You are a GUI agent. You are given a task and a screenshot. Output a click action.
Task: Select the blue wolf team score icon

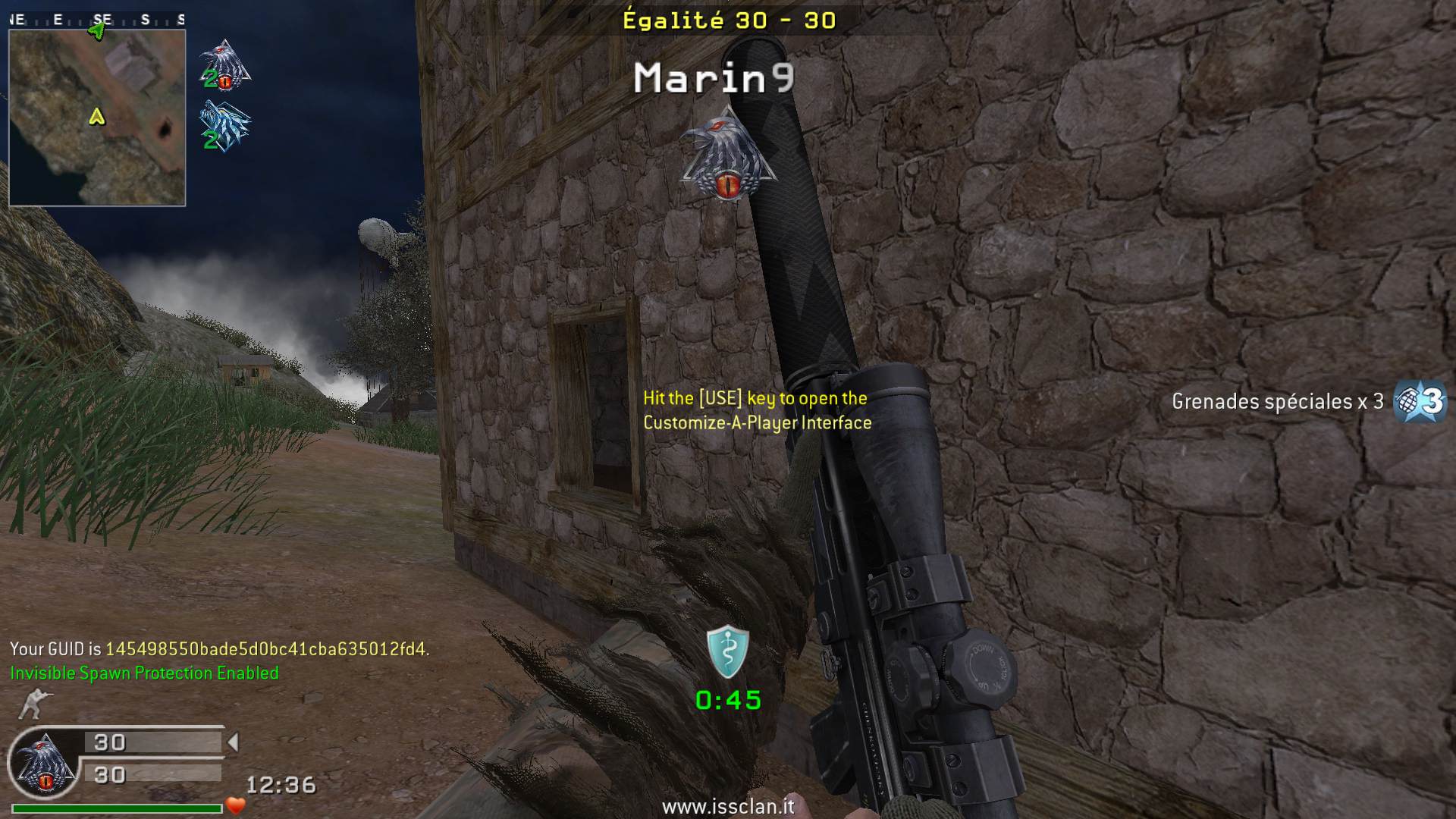[224, 127]
